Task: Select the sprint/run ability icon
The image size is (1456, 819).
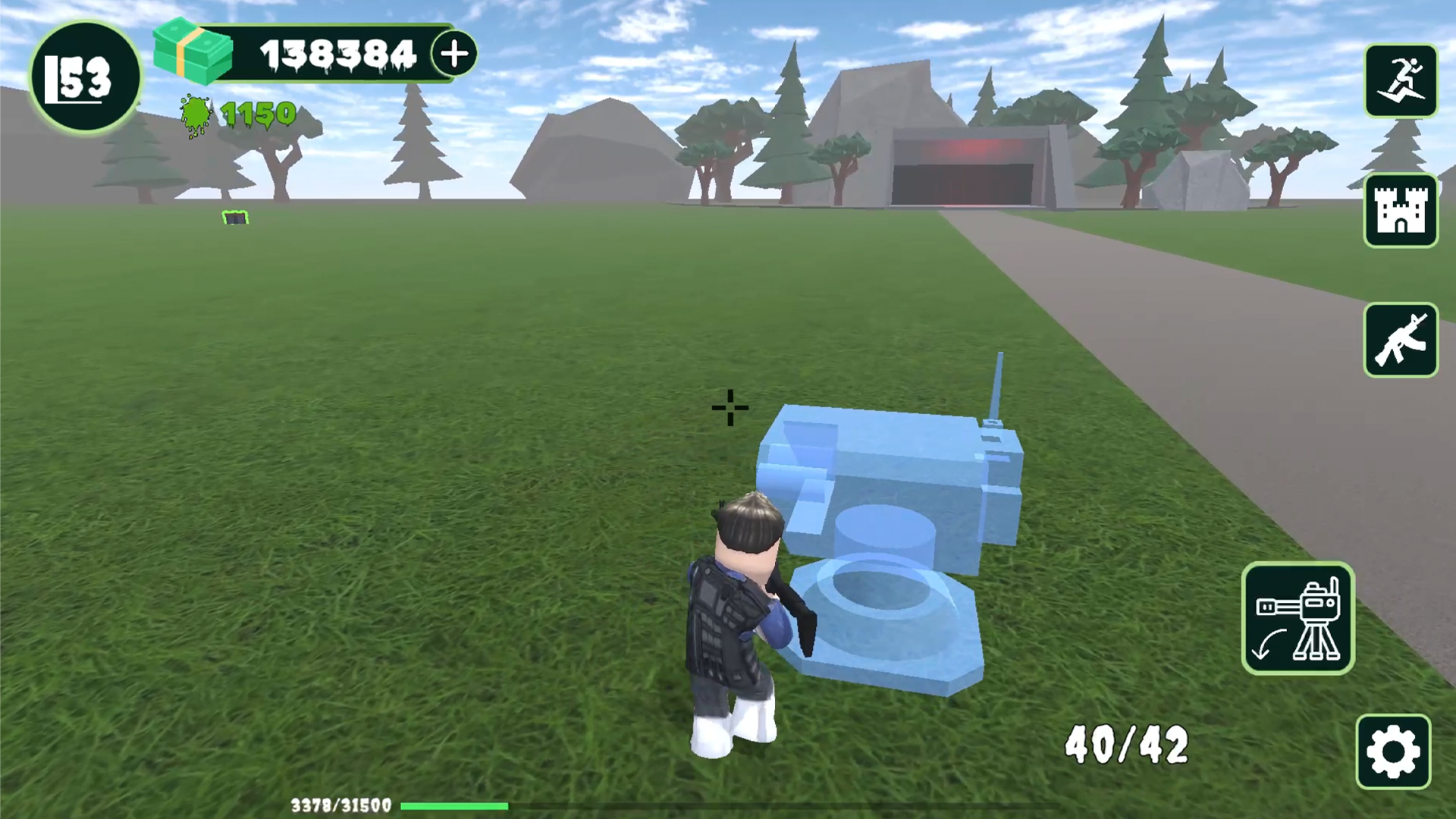Action: 1401,81
